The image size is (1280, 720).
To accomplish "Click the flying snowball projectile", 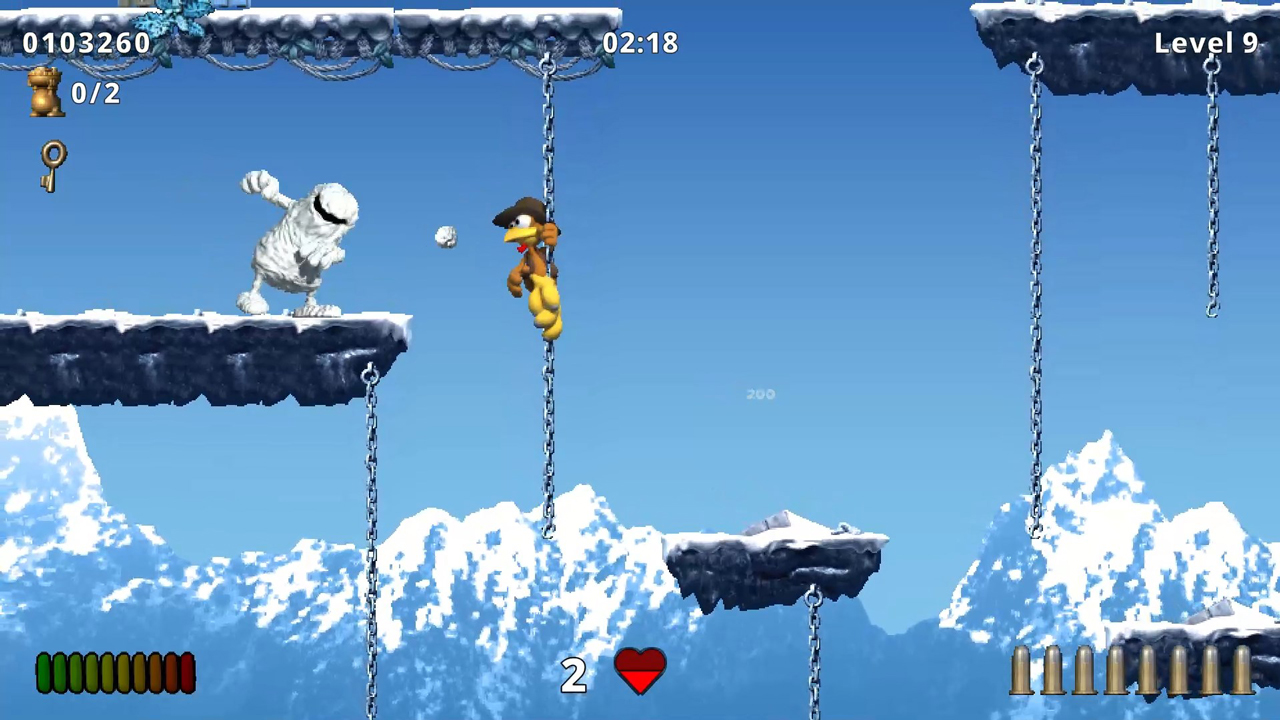I will 445,236.
